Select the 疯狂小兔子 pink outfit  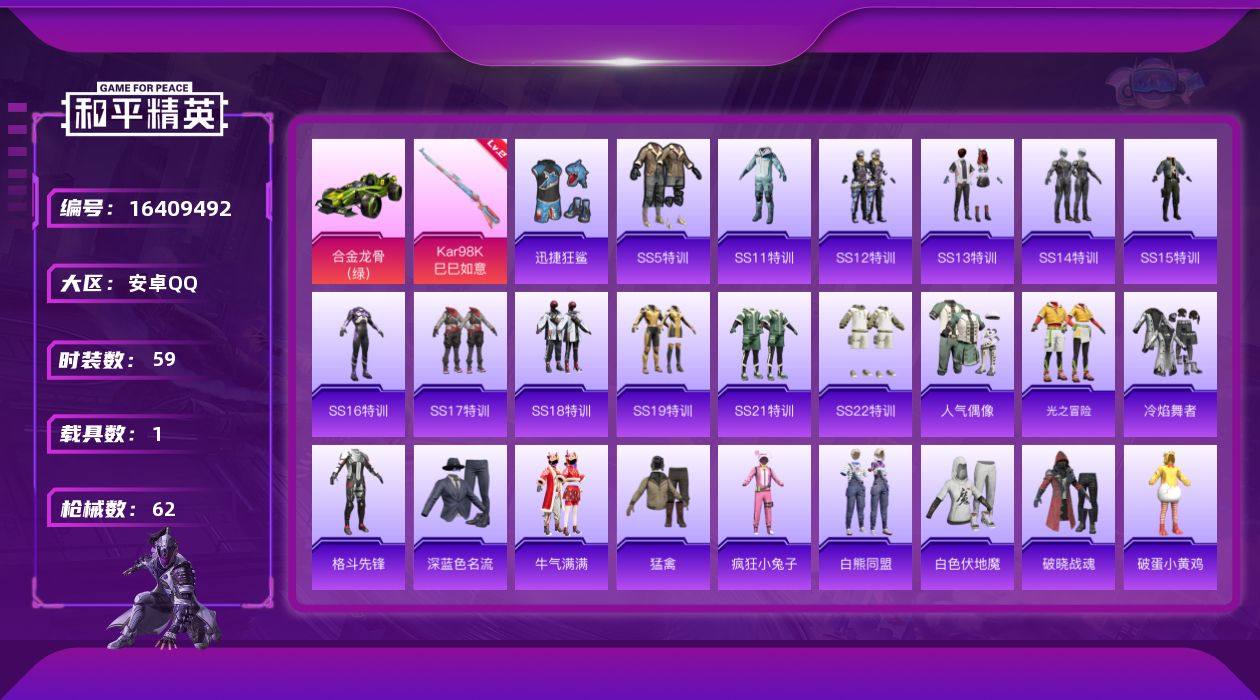pyautogui.click(x=764, y=517)
